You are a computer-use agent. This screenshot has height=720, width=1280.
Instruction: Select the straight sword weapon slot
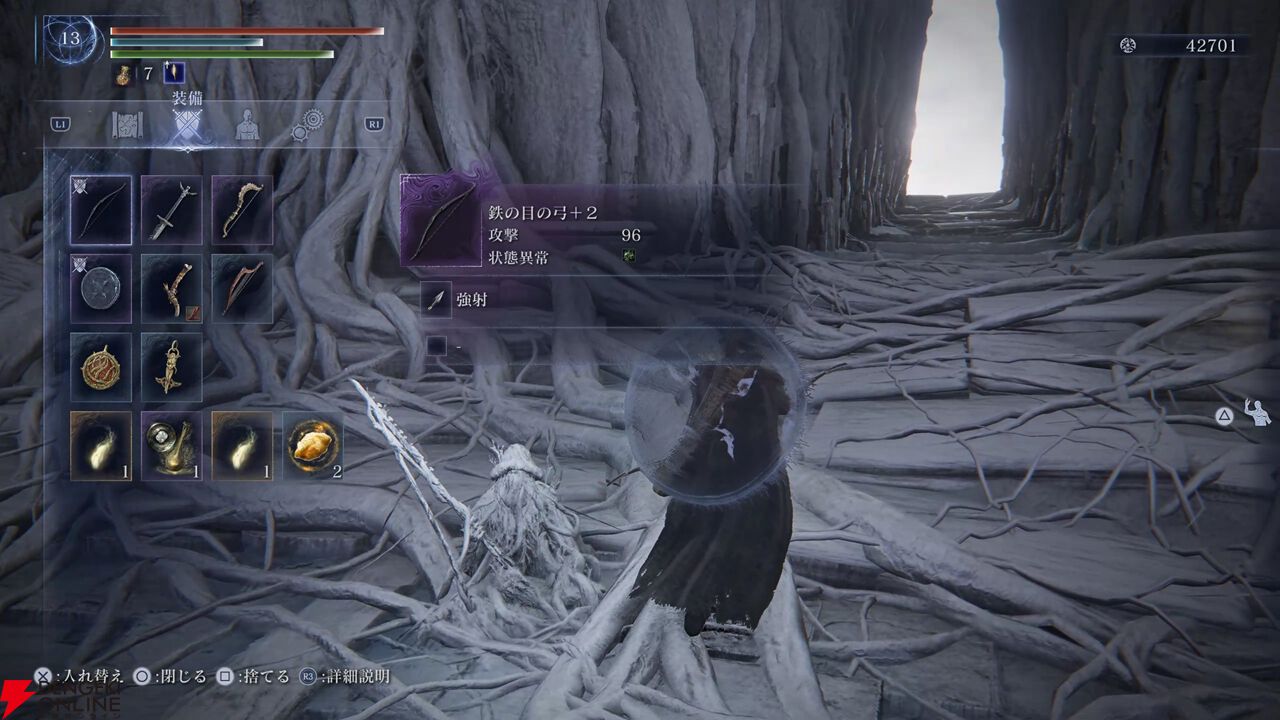tap(171, 210)
